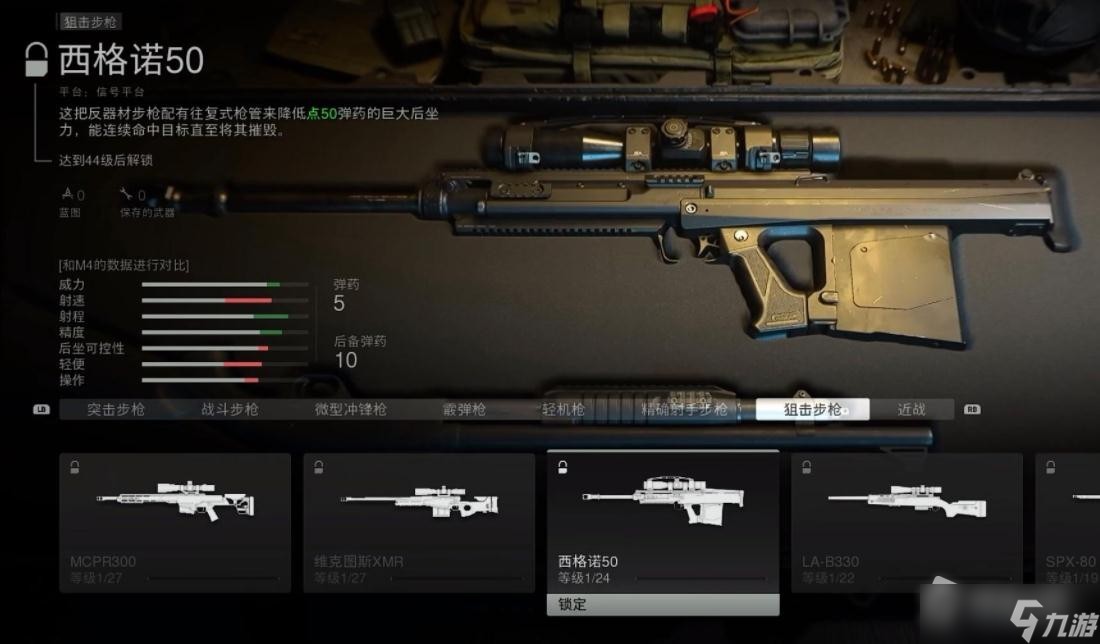Image resolution: width=1100 pixels, height=644 pixels.
Task: Select the partially visible SPX-80 card
Action: pos(1067,522)
